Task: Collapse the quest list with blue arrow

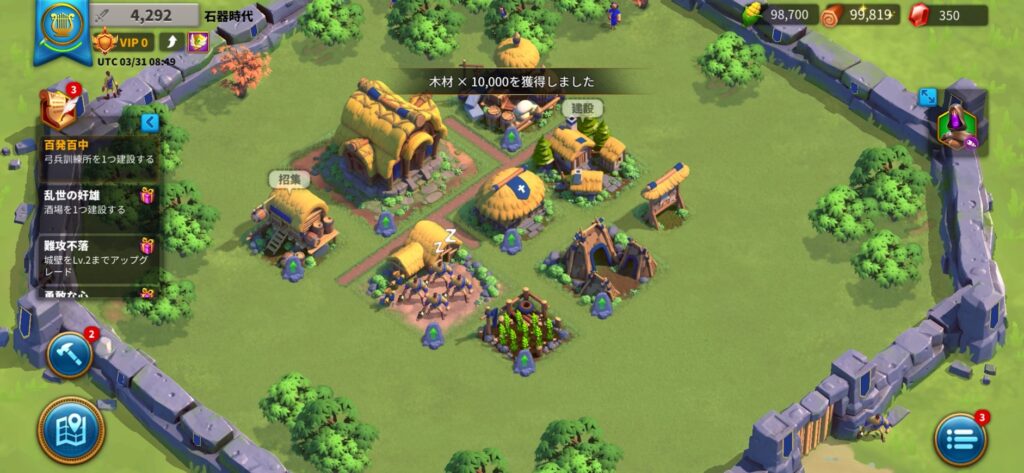Action: coord(150,122)
